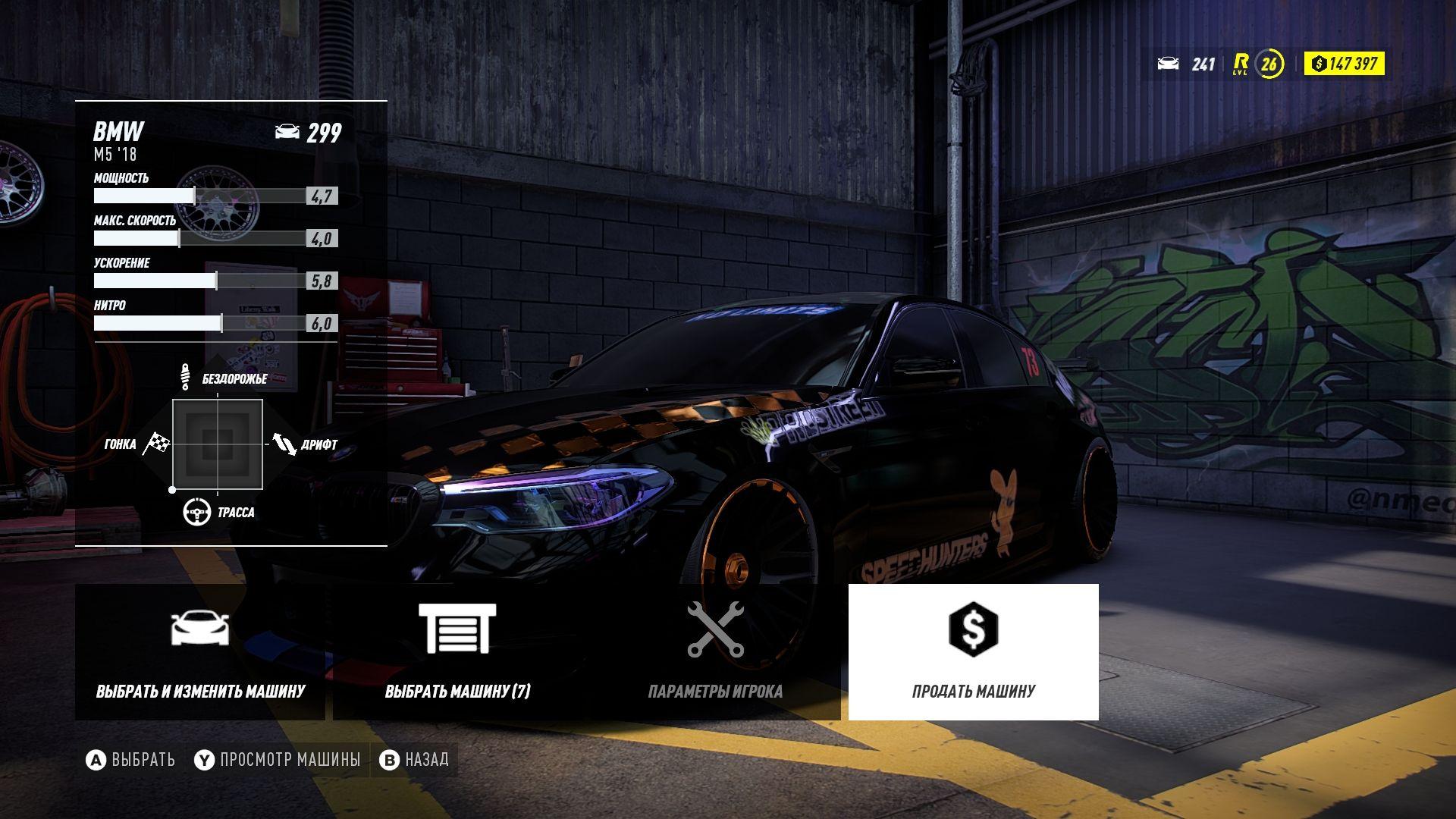Select the 'Выбрать машину (7)' garage tile
Viewport: 1456px width, 819px height.
(x=457, y=652)
